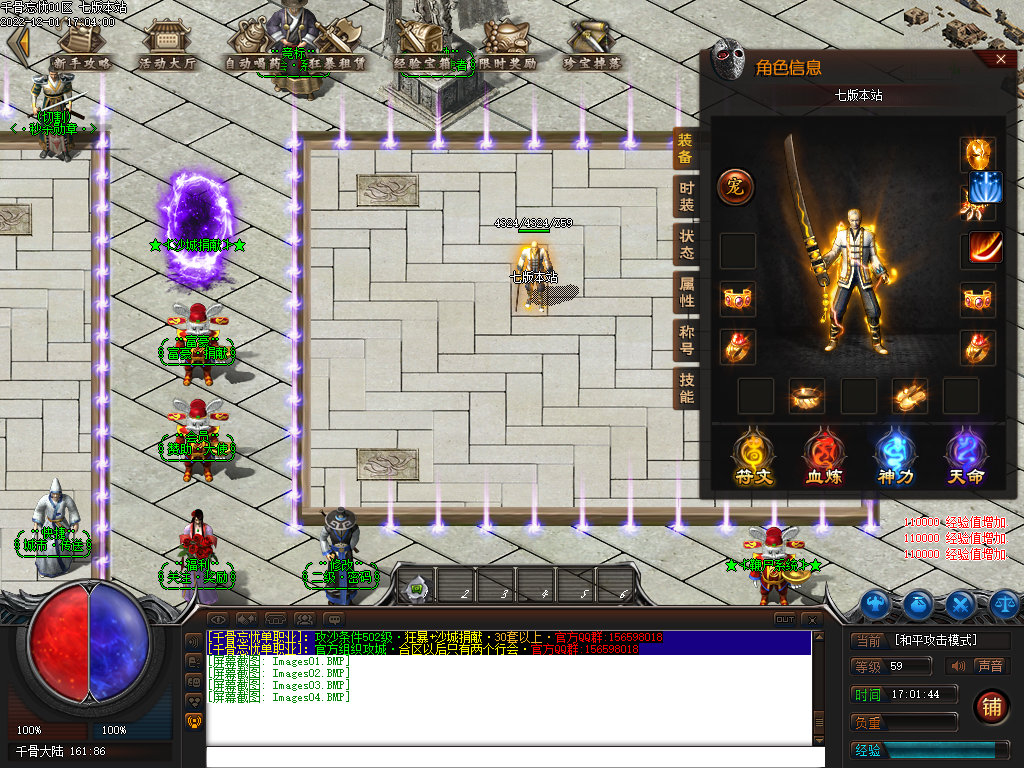Viewport: 1024px width, 768px height.
Task: Open the 血炼 blood refining section
Action: pos(823,459)
